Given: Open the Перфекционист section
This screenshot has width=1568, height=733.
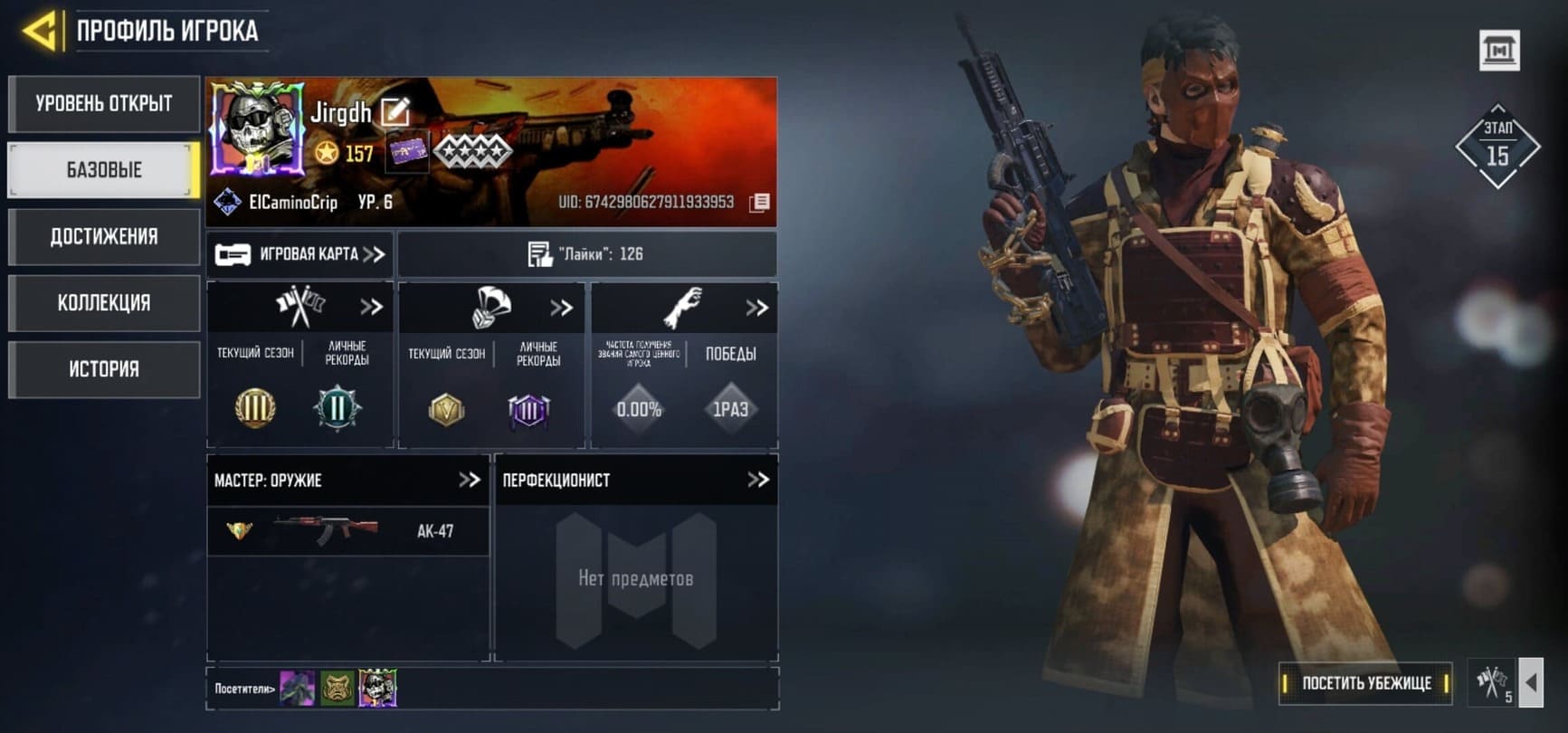Looking at the screenshot, I should [757, 480].
